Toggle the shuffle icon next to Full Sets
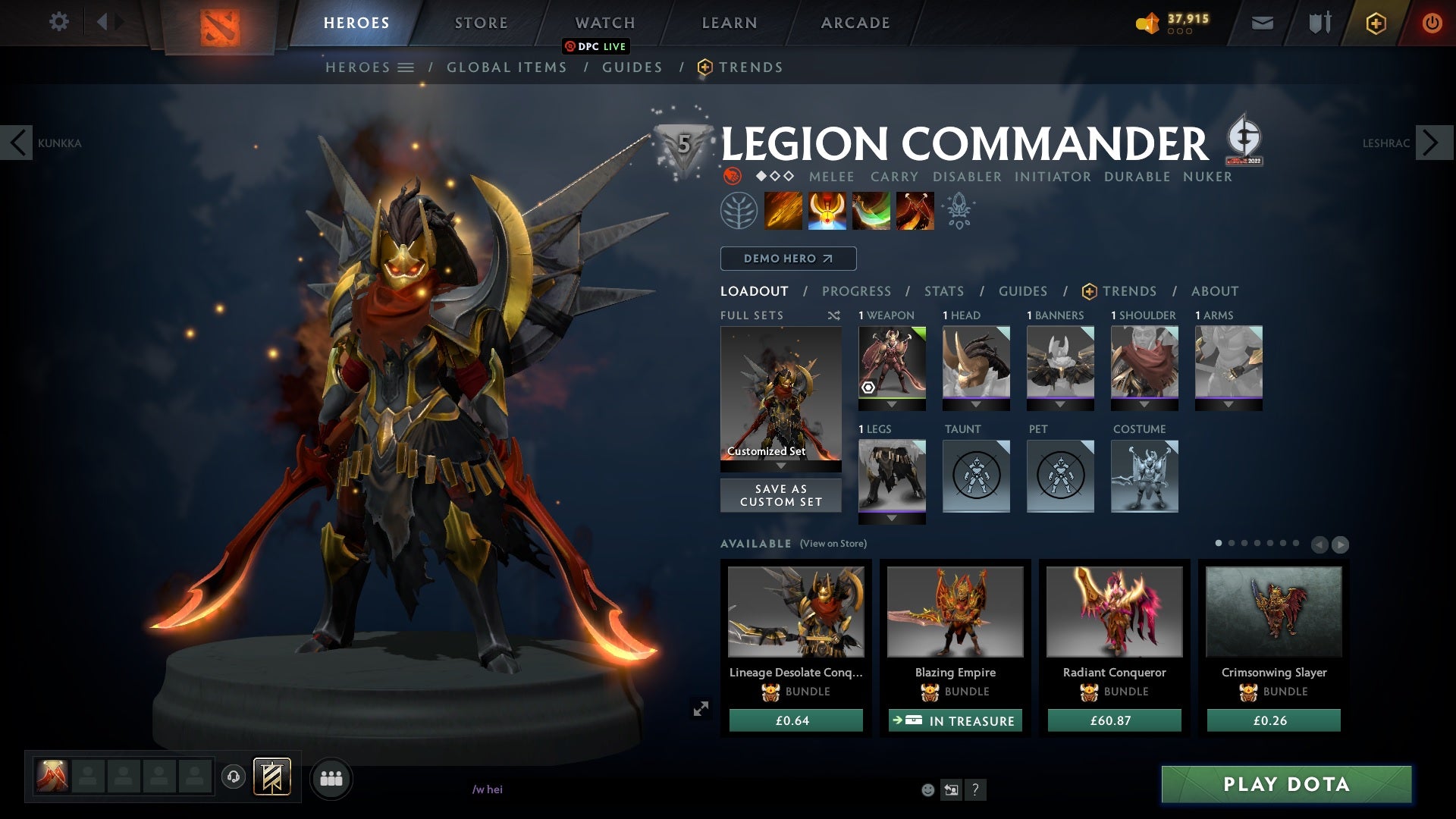The width and height of the screenshot is (1456, 819). (x=832, y=315)
